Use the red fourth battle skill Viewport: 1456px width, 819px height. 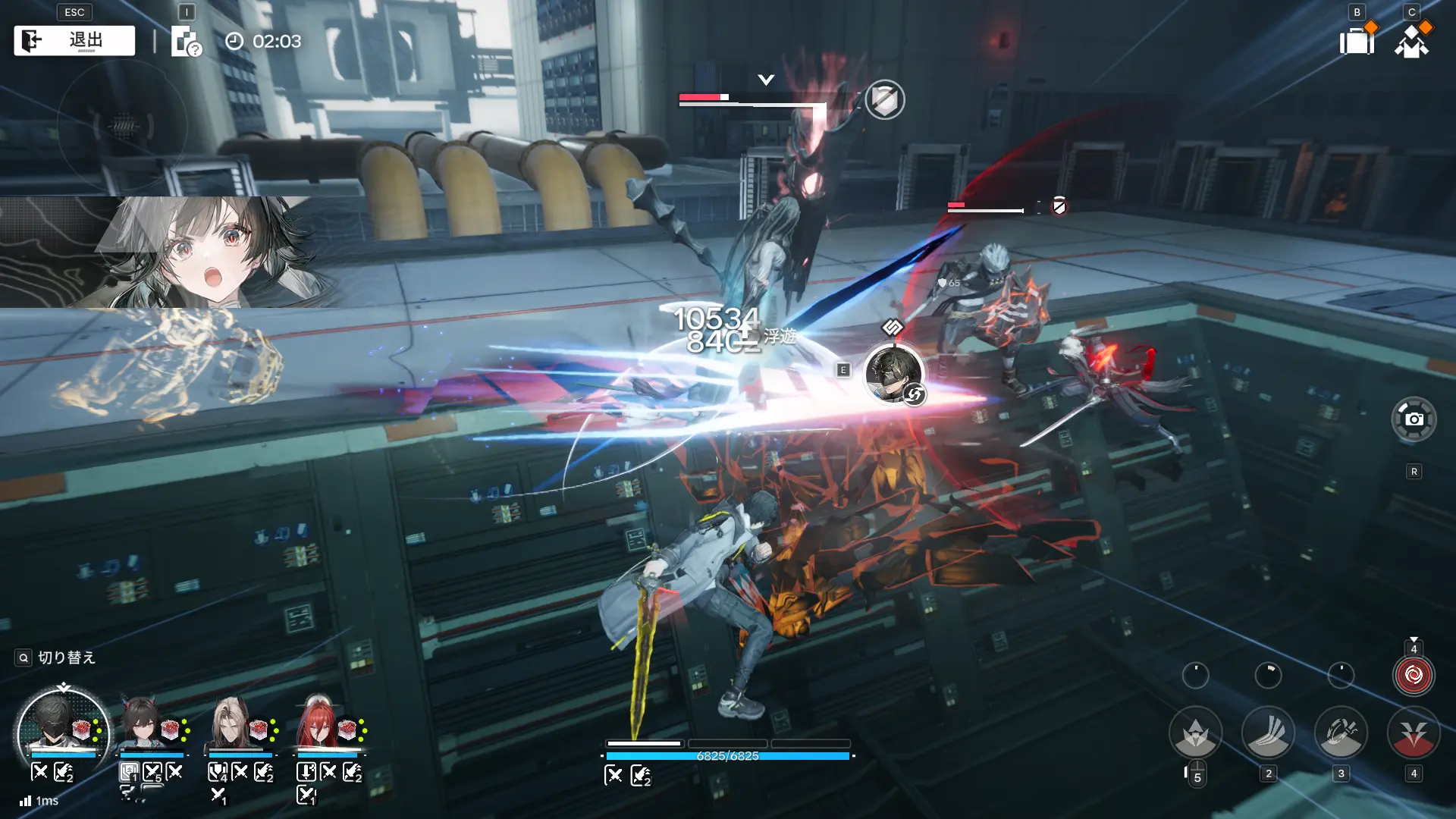(x=1414, y=733)
